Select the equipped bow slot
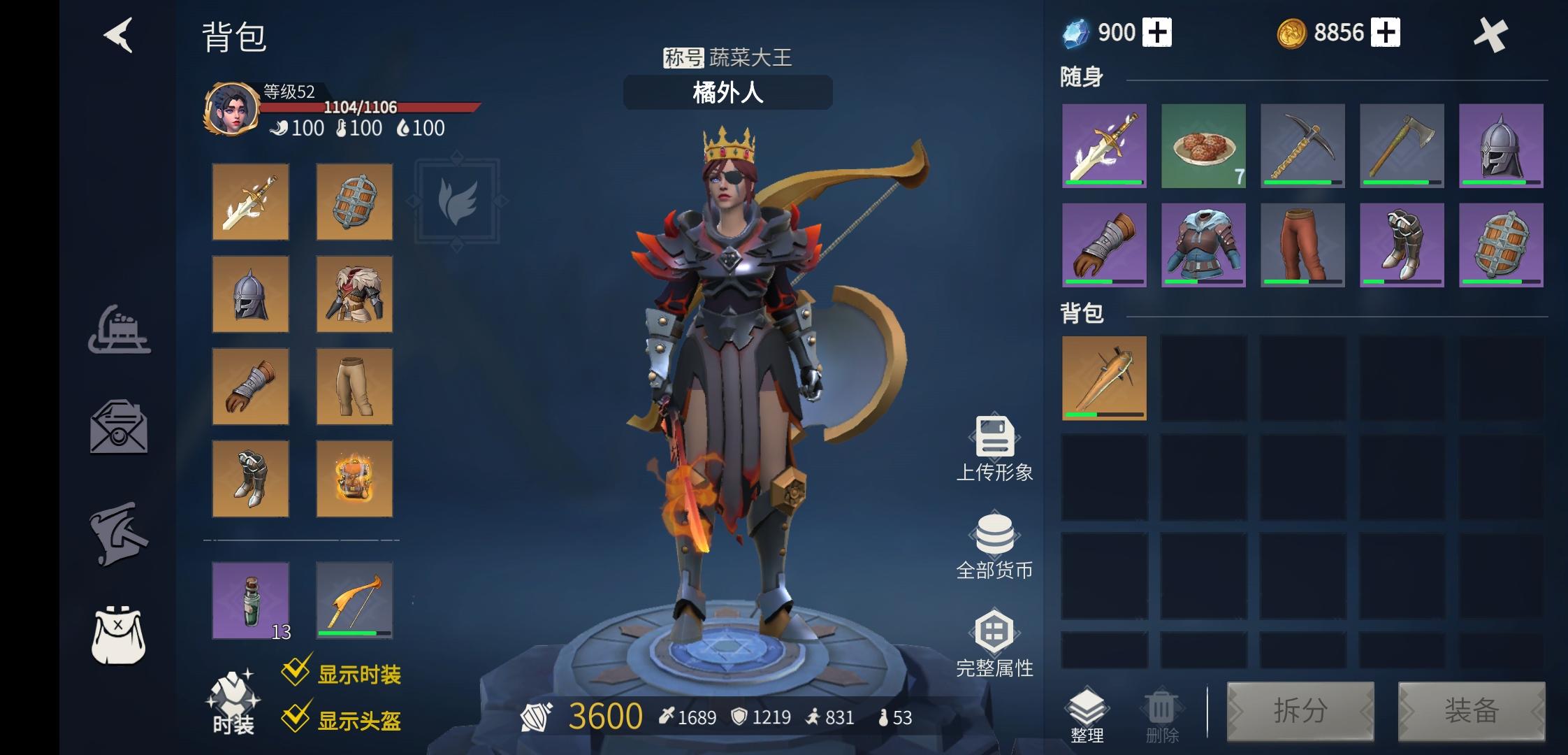The height and width of the screenshot is (755, 1568). click(354, 601)
